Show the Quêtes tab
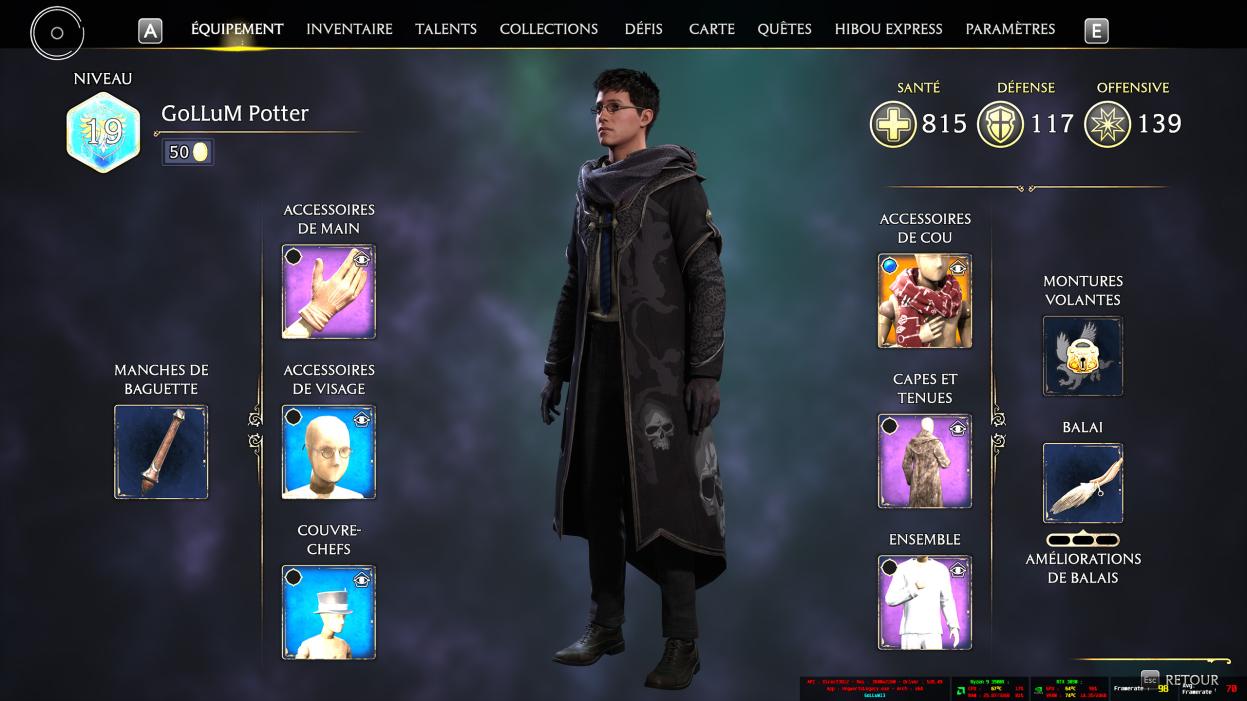1247x701 pixels. pyautogui.click(x=784, y=29)
